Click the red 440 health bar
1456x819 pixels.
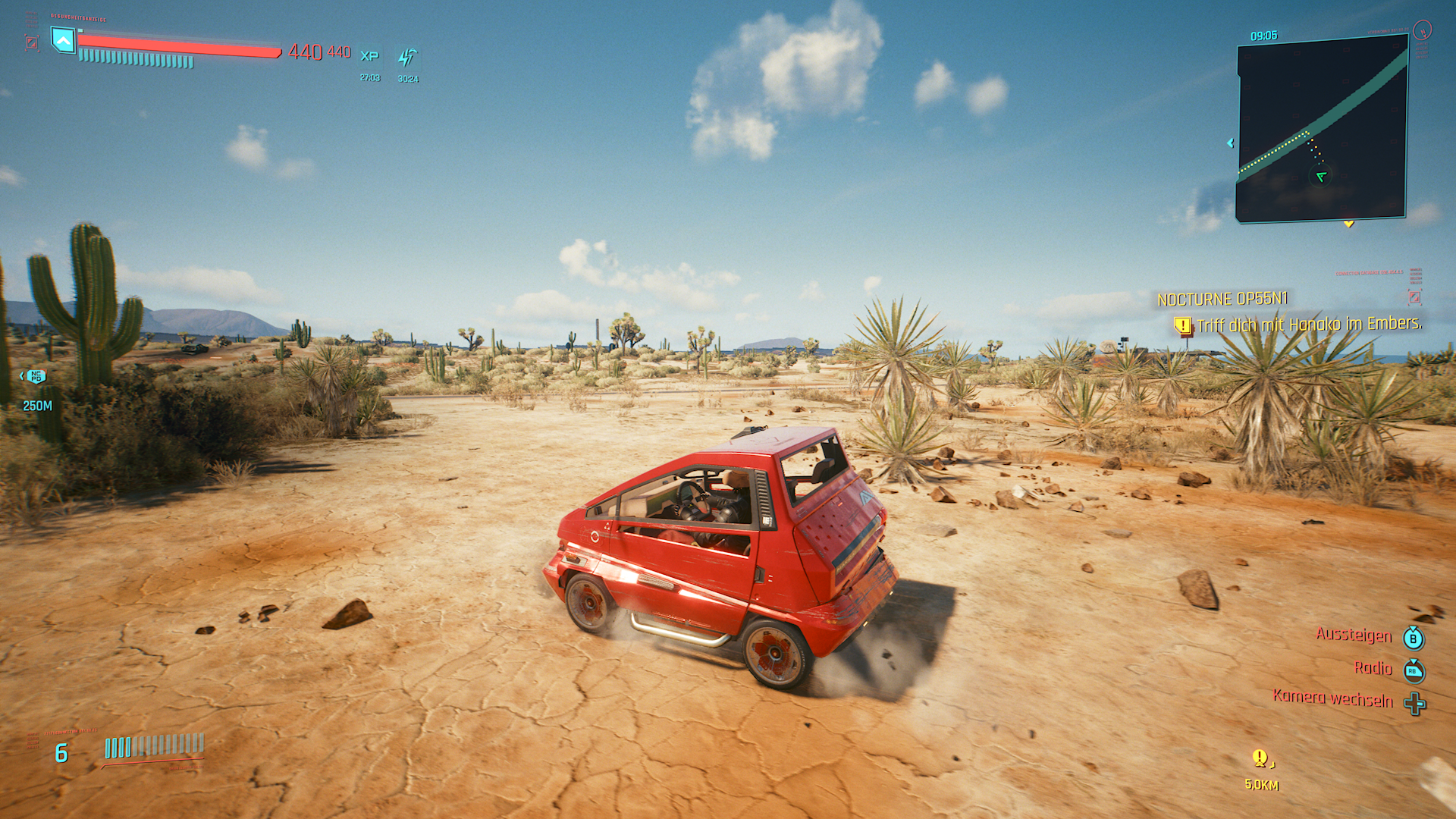coord(178,45)
